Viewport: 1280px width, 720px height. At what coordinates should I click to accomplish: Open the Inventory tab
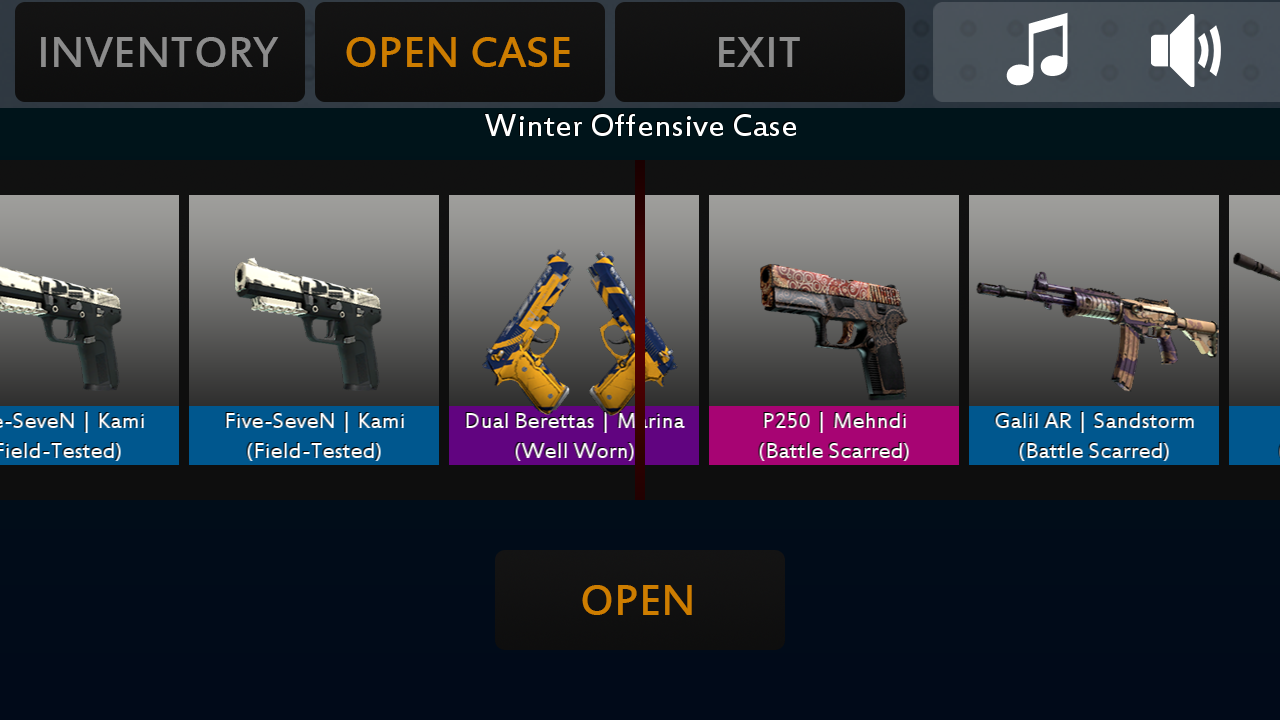pos(159,52)
